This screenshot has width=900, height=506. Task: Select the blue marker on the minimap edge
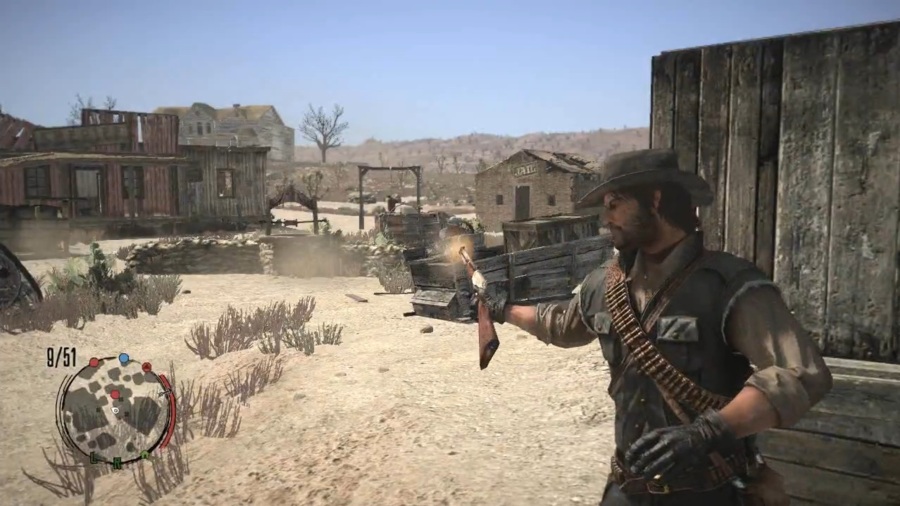point(123,359)
